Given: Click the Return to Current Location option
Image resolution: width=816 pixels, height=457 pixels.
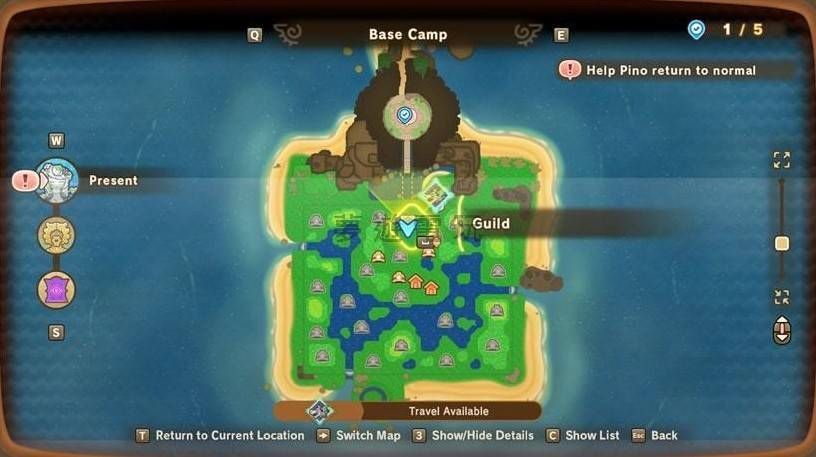Looking at the screenshot, I should tap(229, 435).
